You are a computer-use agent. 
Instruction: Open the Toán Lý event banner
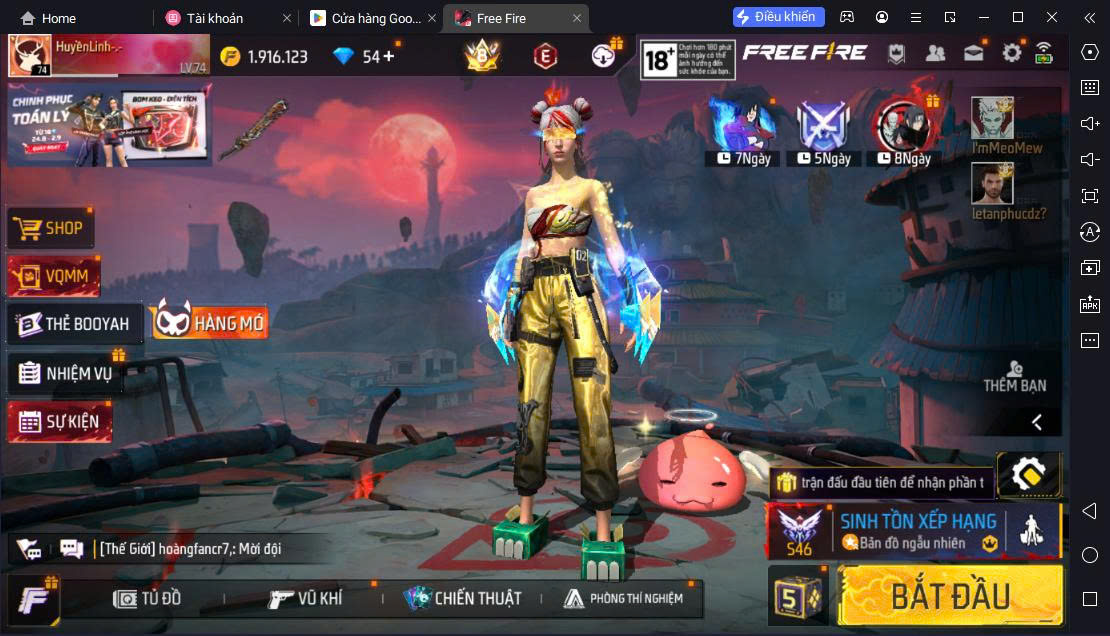point(105,124)
